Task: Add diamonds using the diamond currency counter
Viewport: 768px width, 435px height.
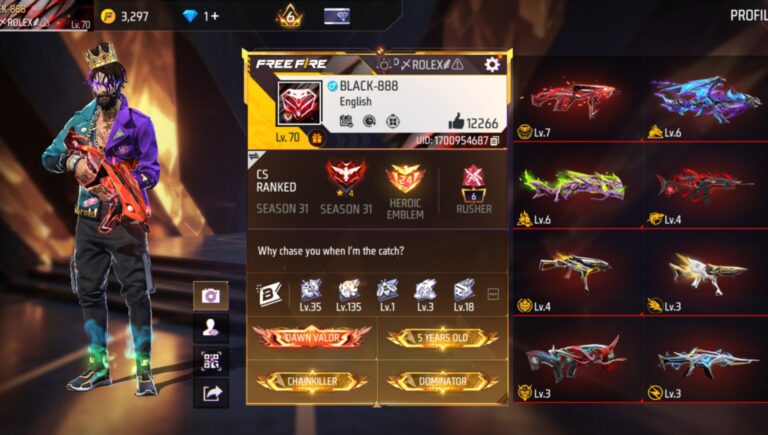Action: (200, 16)
